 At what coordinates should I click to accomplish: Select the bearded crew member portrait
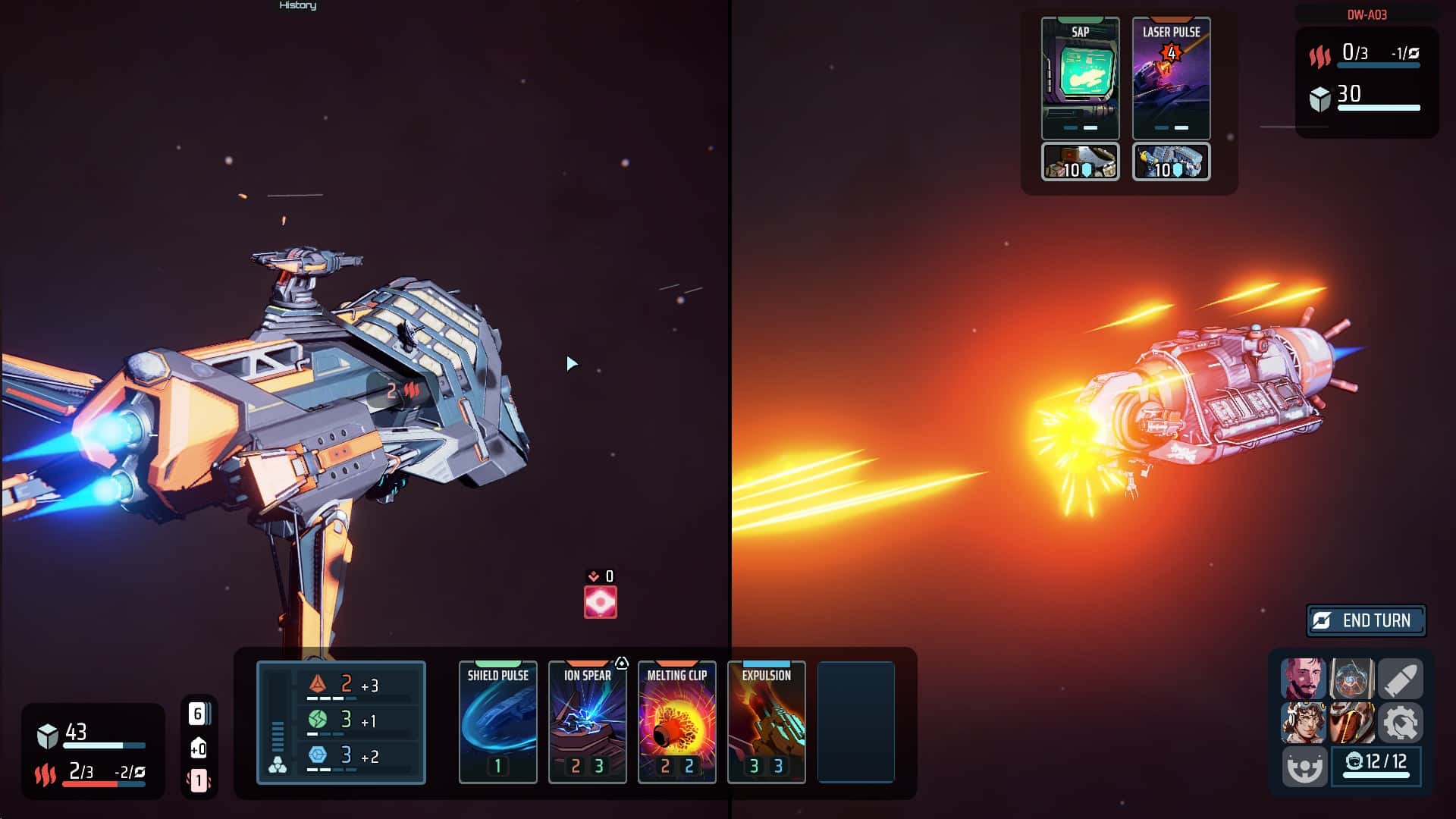(1303, 679)
